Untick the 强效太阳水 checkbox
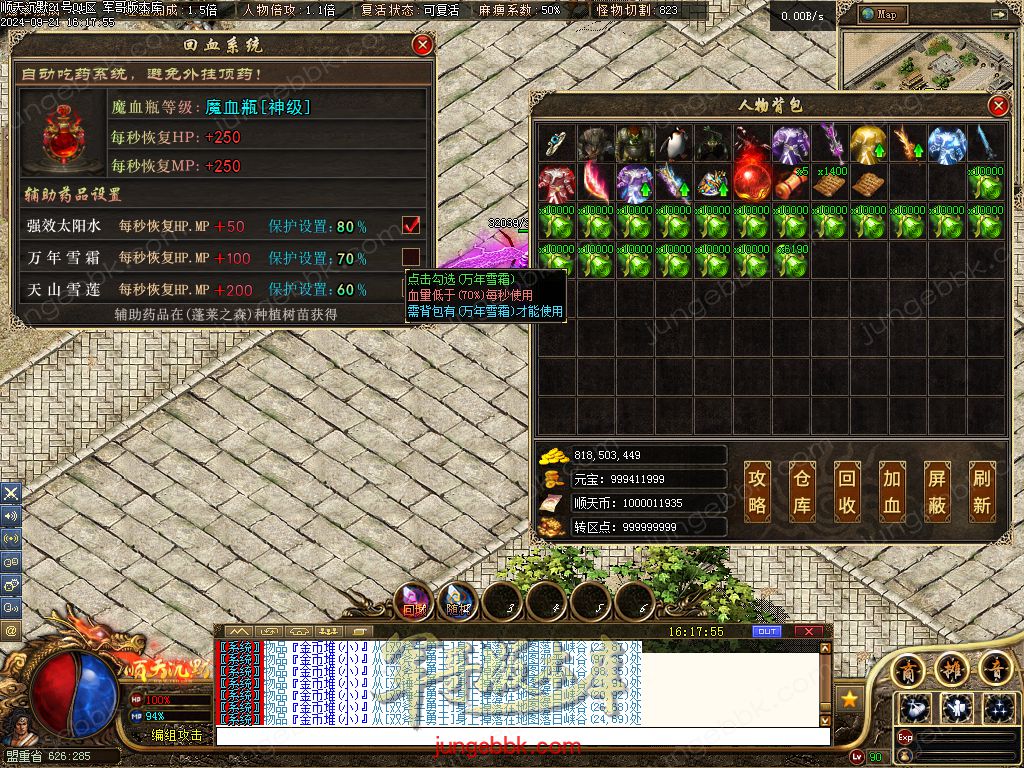 pos(411,225)
